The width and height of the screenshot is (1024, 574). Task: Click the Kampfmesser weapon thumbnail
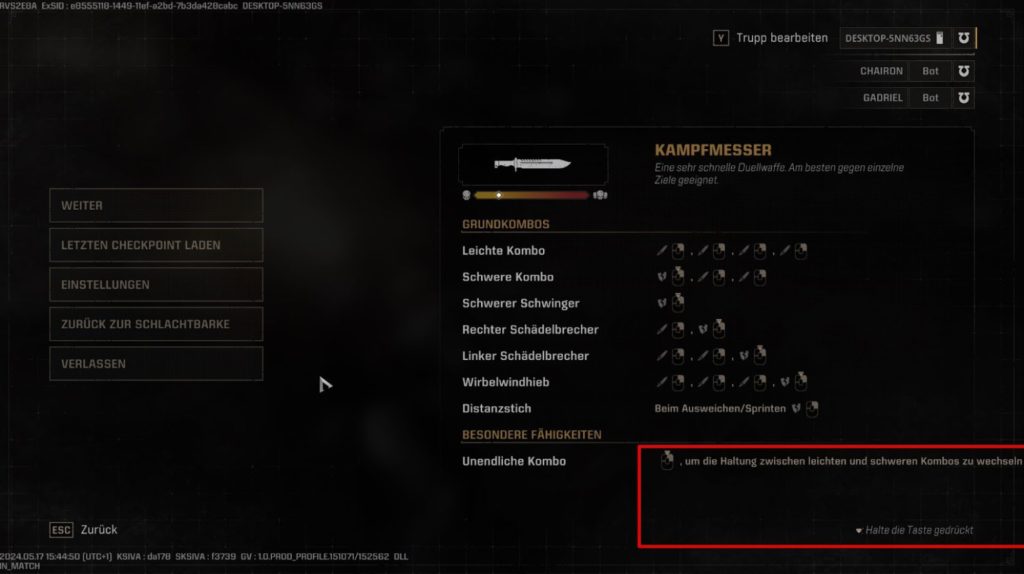point(533,164)
